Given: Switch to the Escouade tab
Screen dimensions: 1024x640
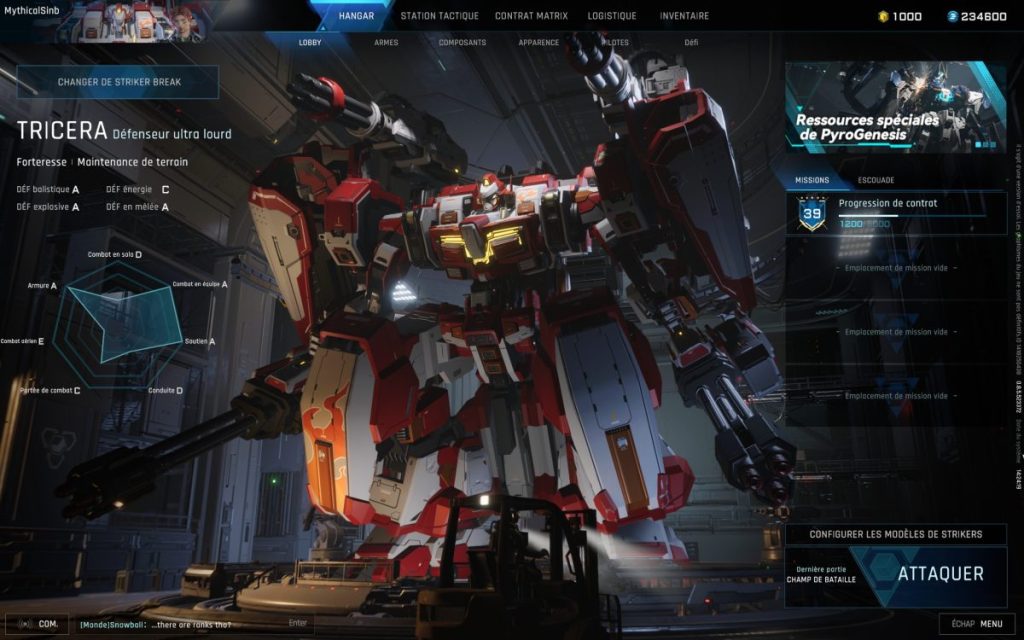Looking at the screenshot, I should click(x=876, y=180).
